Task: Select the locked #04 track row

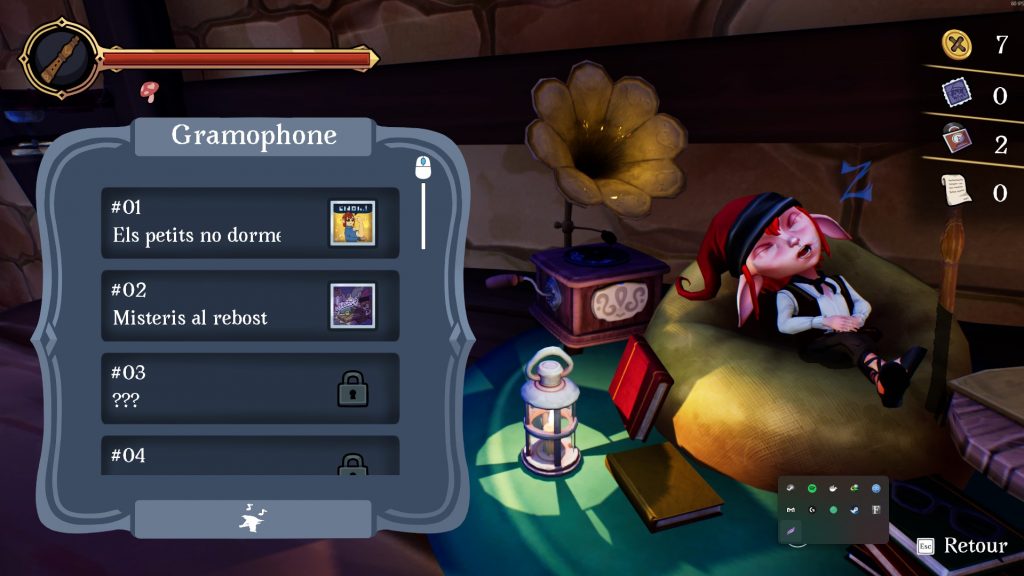Action: click(x=250, y=458)
